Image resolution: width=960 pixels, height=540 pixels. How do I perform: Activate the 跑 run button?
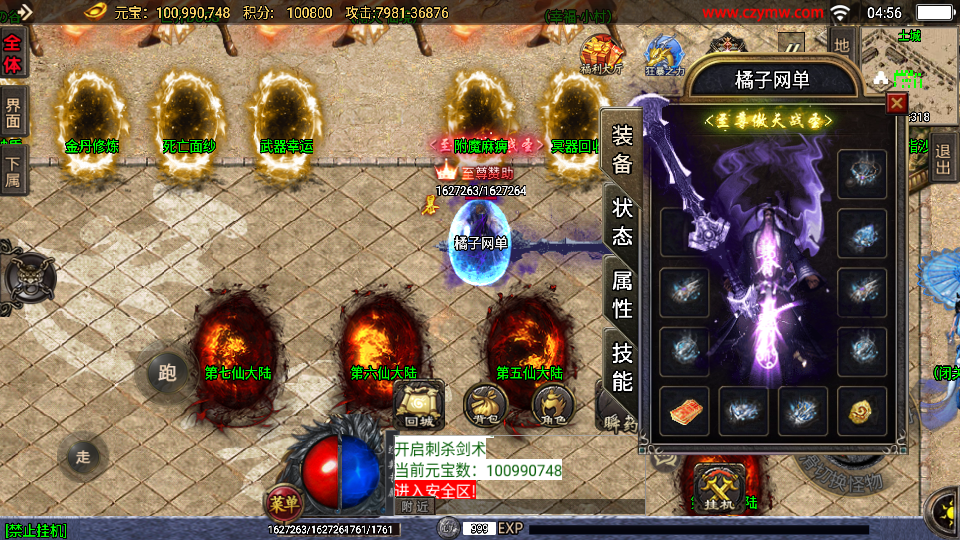(x=167, y=373)
